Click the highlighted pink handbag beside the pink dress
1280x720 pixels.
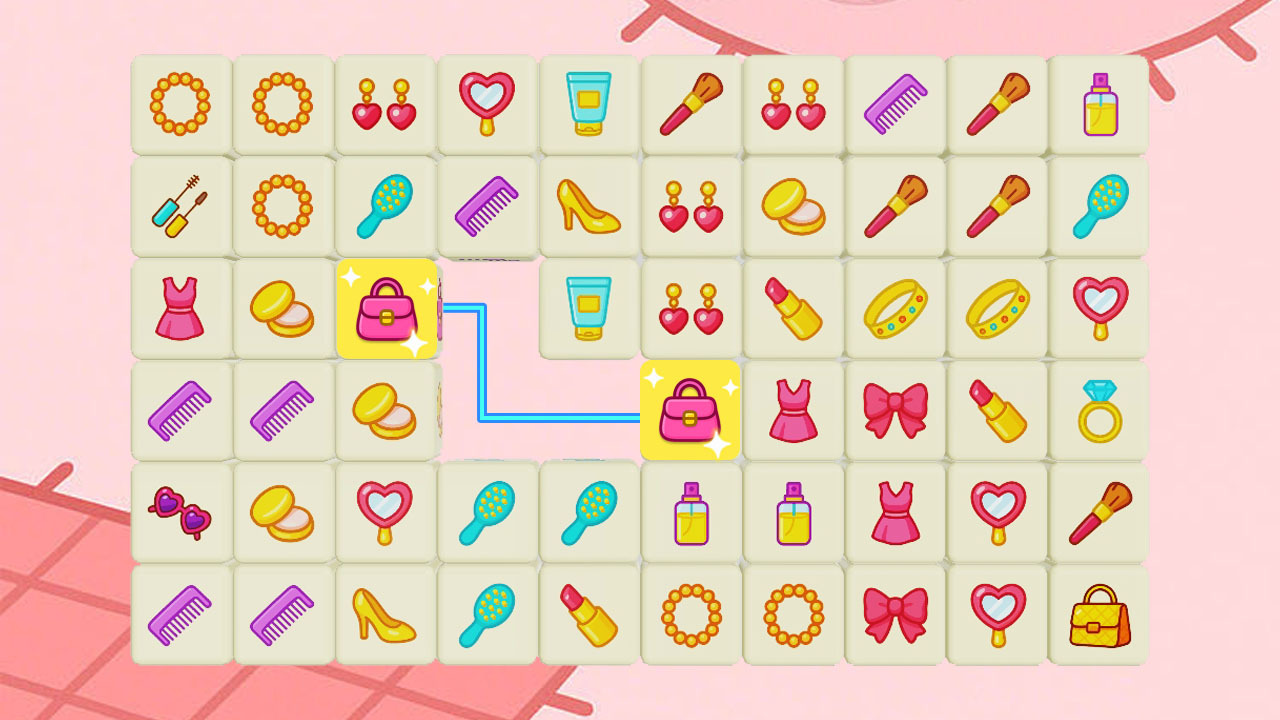pos(690,410)
